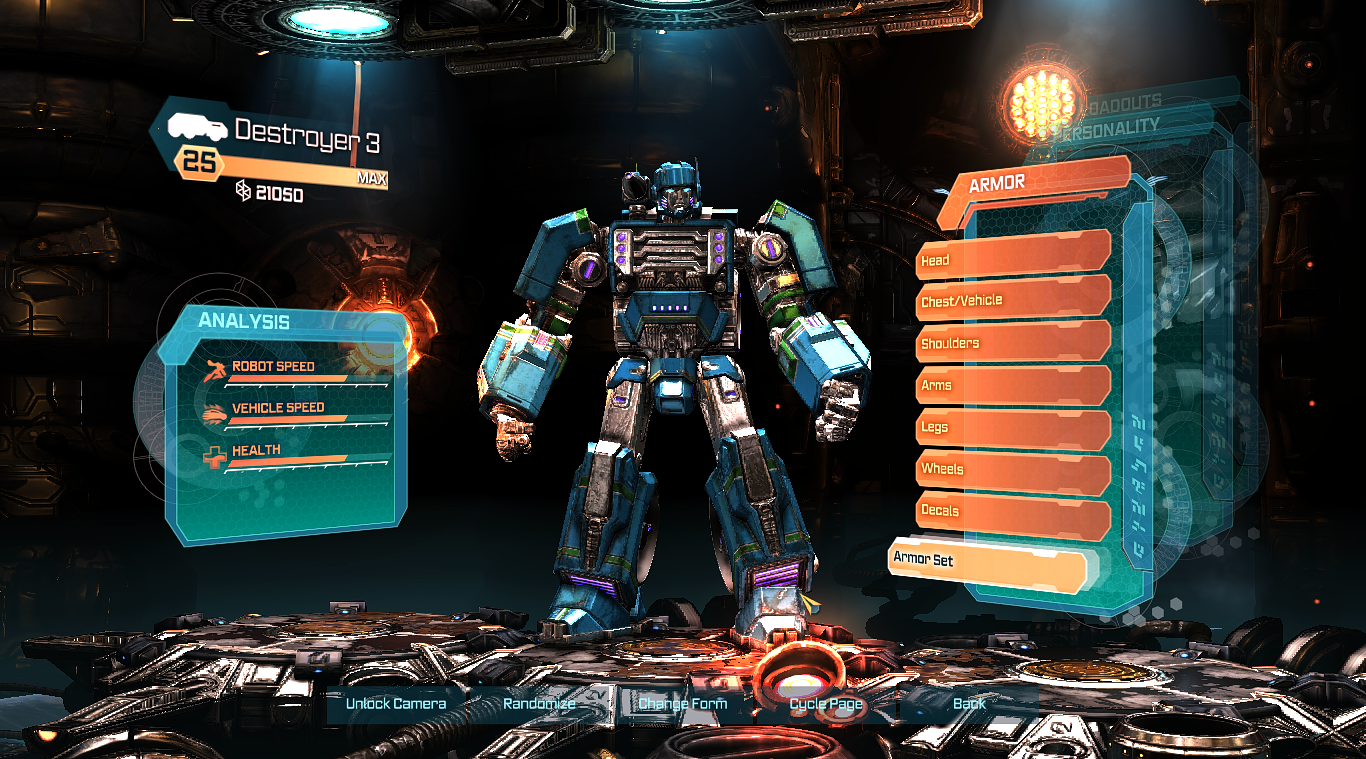Select the Head armor slot
Screen dimensions: 1366x759
1010,258
